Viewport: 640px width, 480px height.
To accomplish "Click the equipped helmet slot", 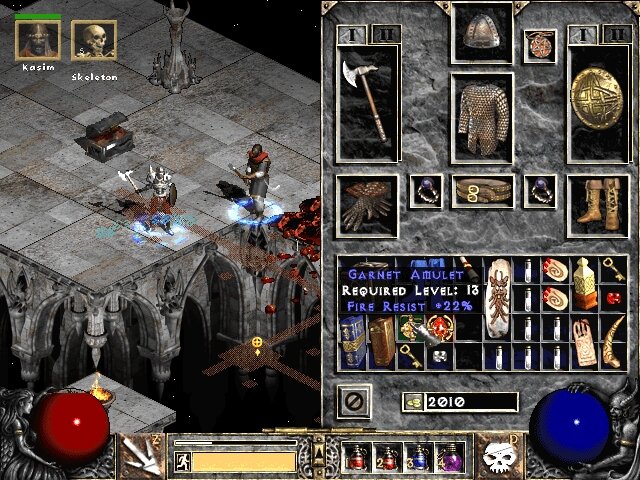I will (x=482, y=34).
